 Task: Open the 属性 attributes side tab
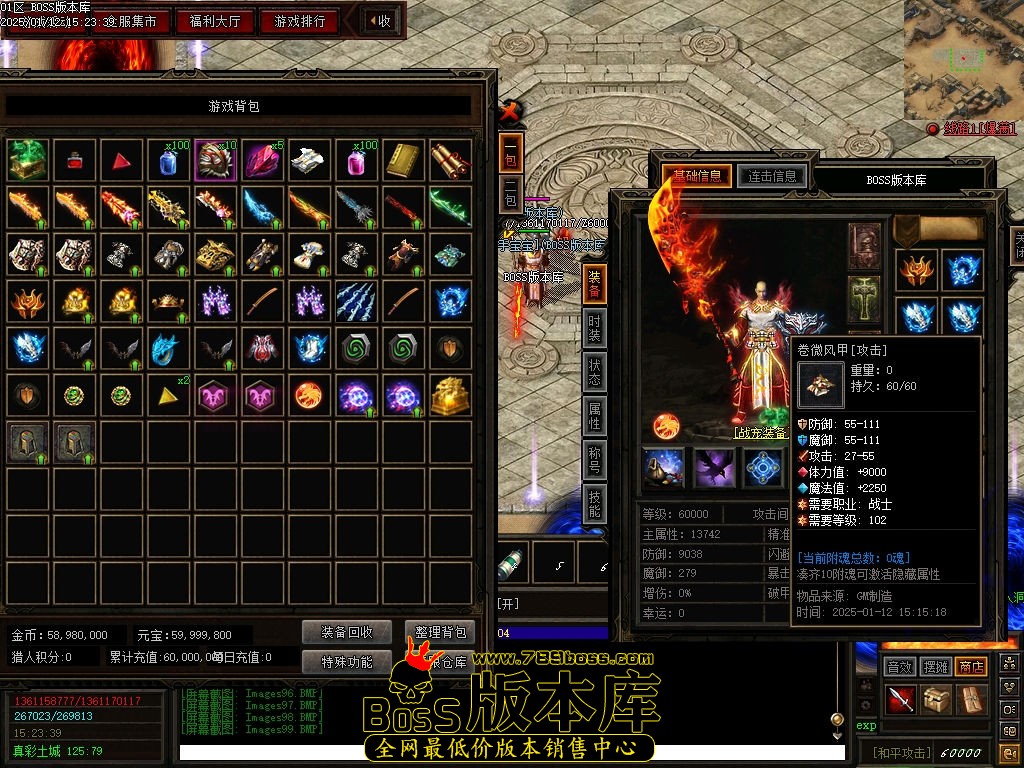click(x=595, y=416)
